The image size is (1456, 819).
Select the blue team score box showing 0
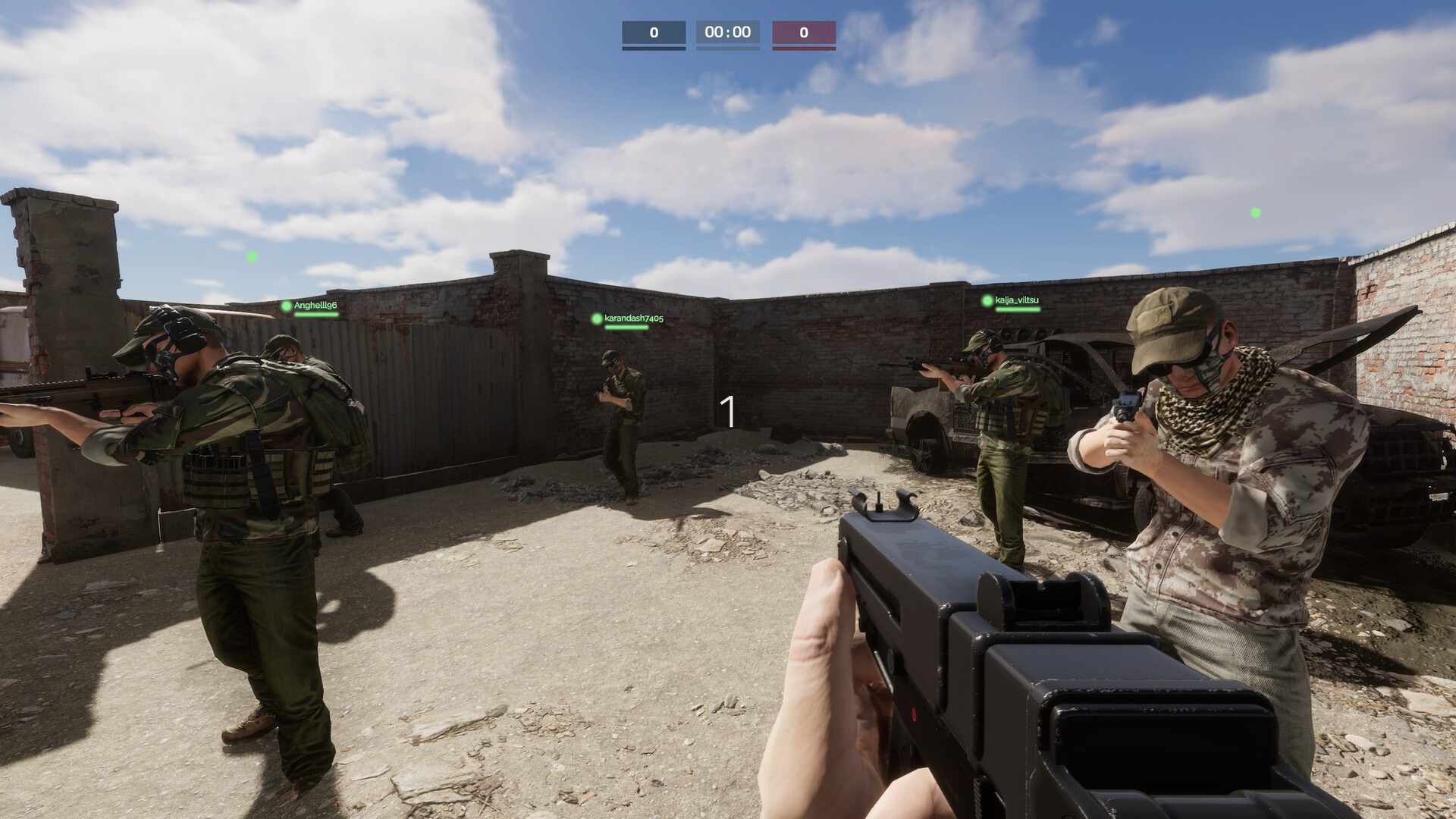(x=654, y=32)
